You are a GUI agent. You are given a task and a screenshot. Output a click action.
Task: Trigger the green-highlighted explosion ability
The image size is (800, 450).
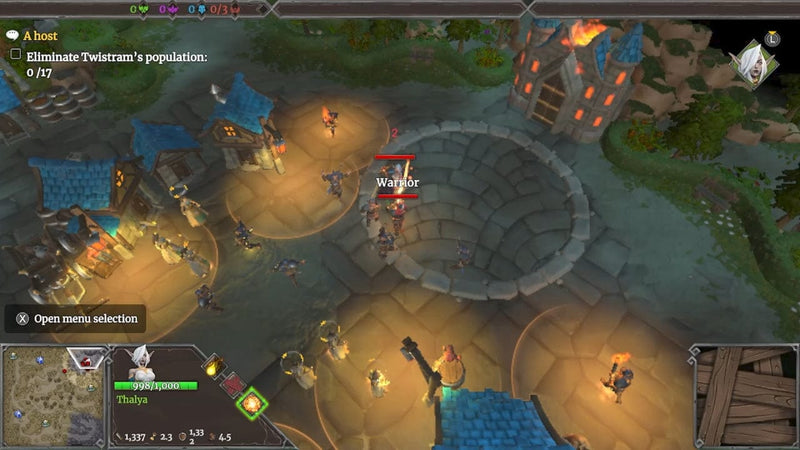(253, 404)
